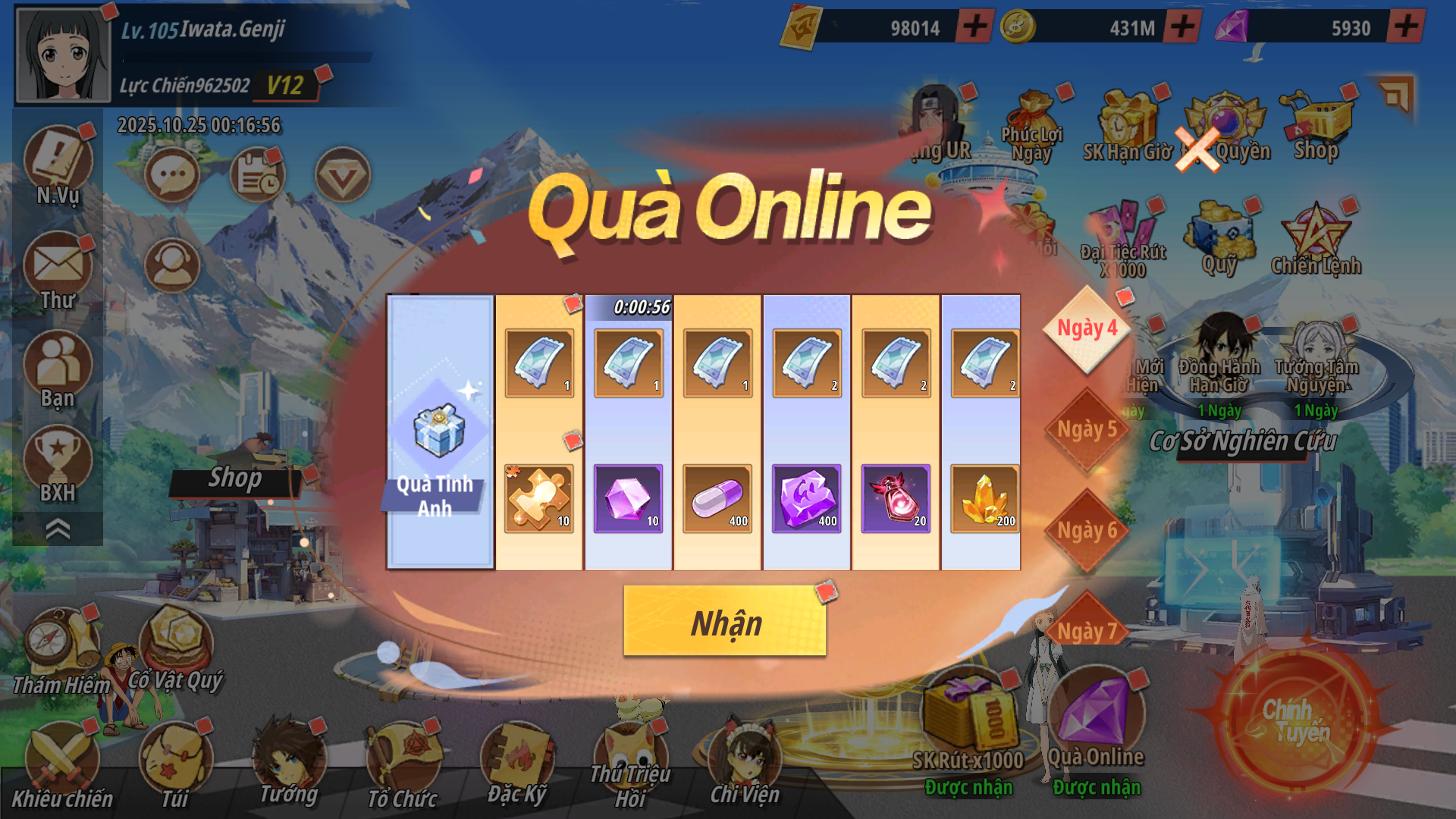Select the Quà Tinh Anh gift box
The height and width of the screenshot is (819, 1456).
tap(439, 432)
